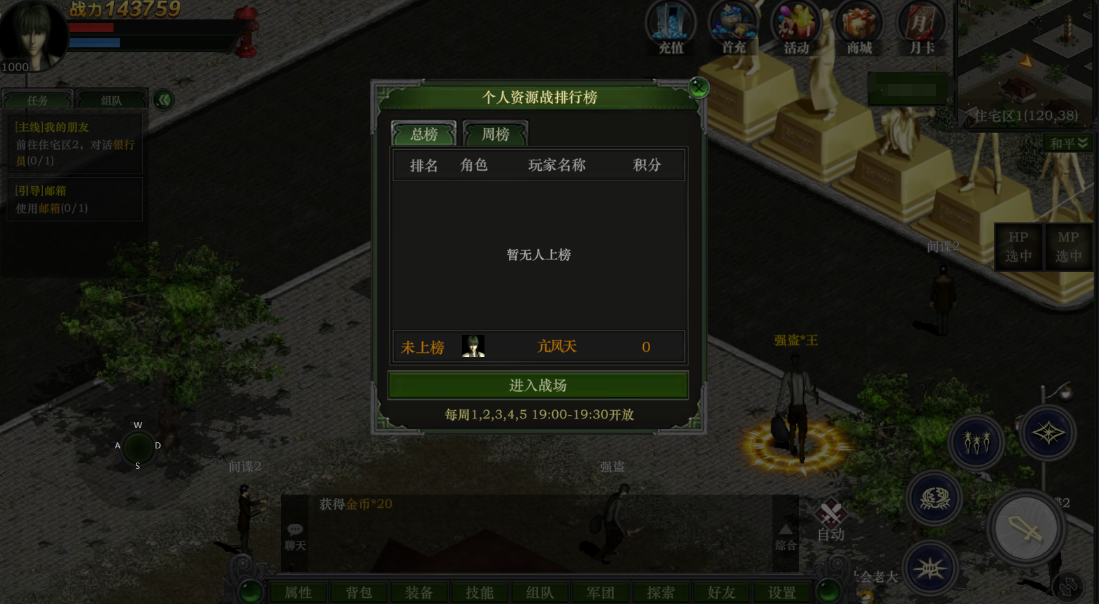Image resolution: width=1099 pixels, height=604 pixels.
Task: Toggle 自动 auto-combat button
Action: coord(831,520)
